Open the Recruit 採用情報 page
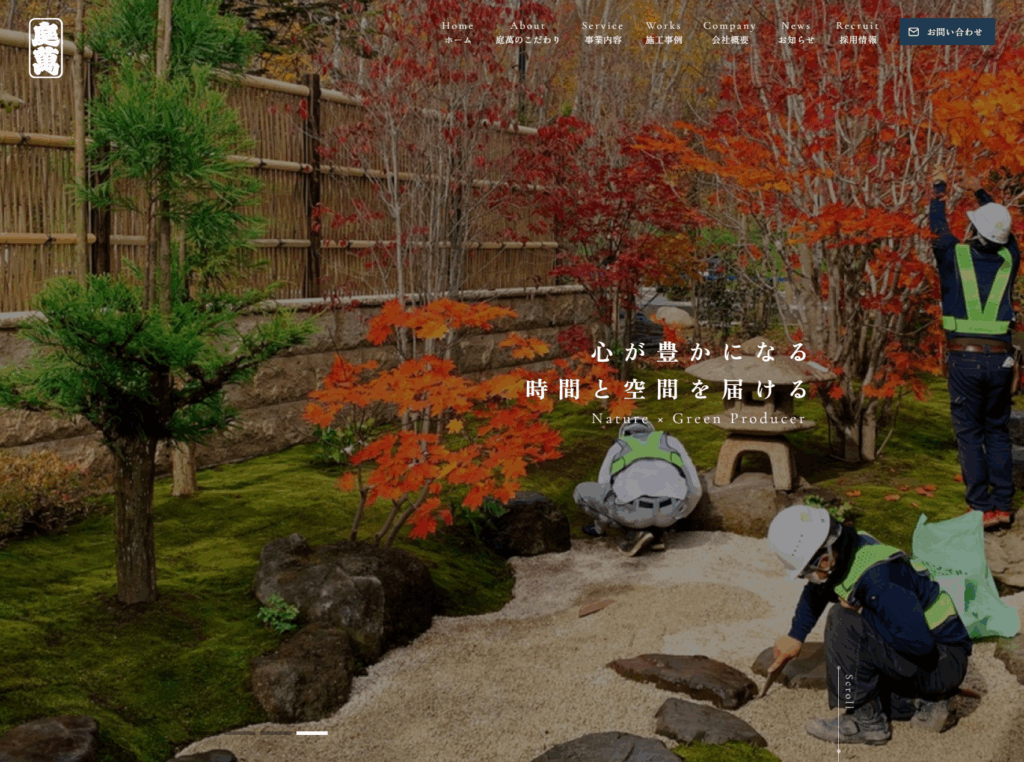The height and width of the screenshot is (762, 1024). point(858,32)
